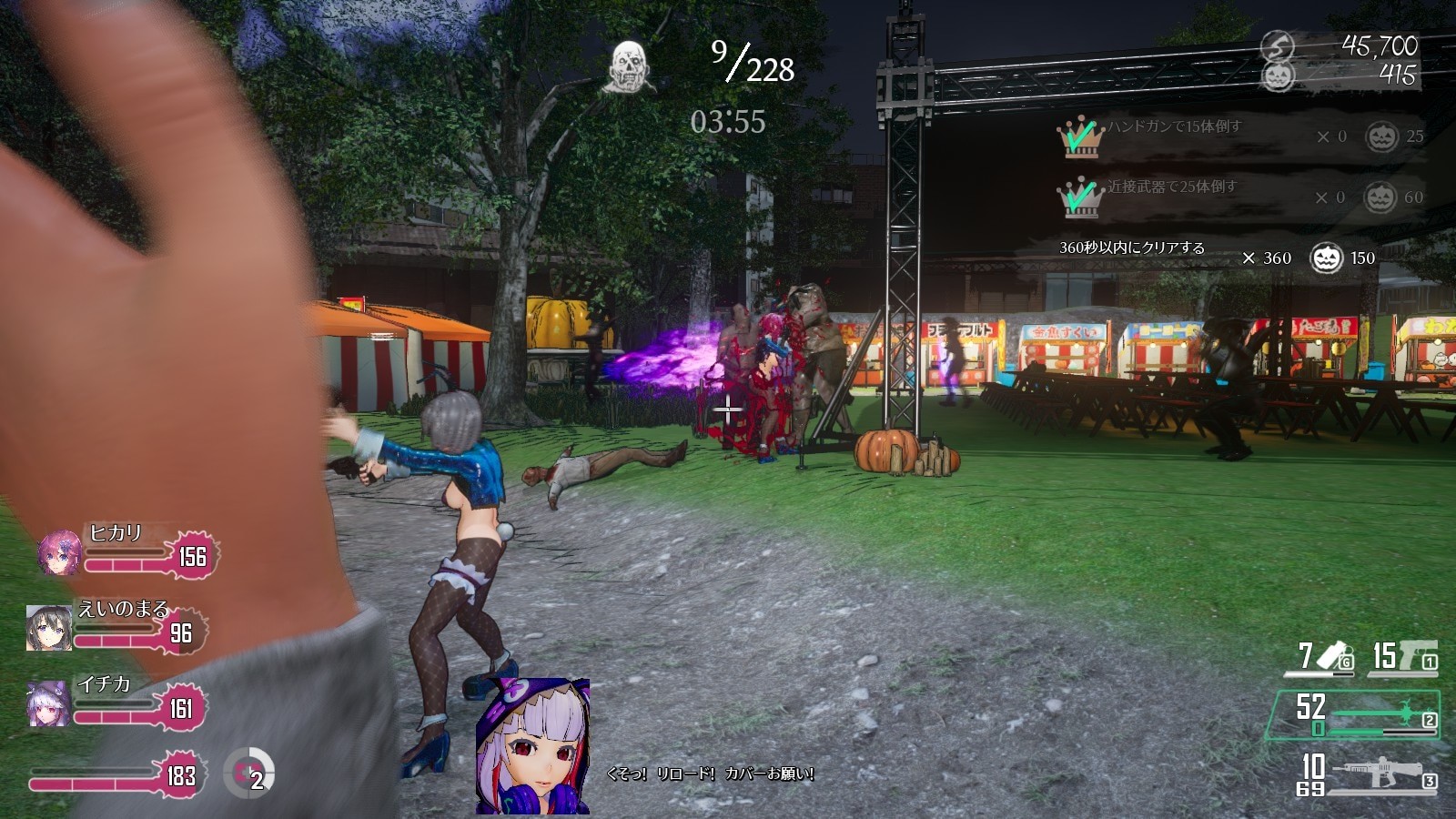Click teammate えいのまる's portrait
This screenshot has width=1456, height=819.
pyautogui.click(x=49, y=628)
